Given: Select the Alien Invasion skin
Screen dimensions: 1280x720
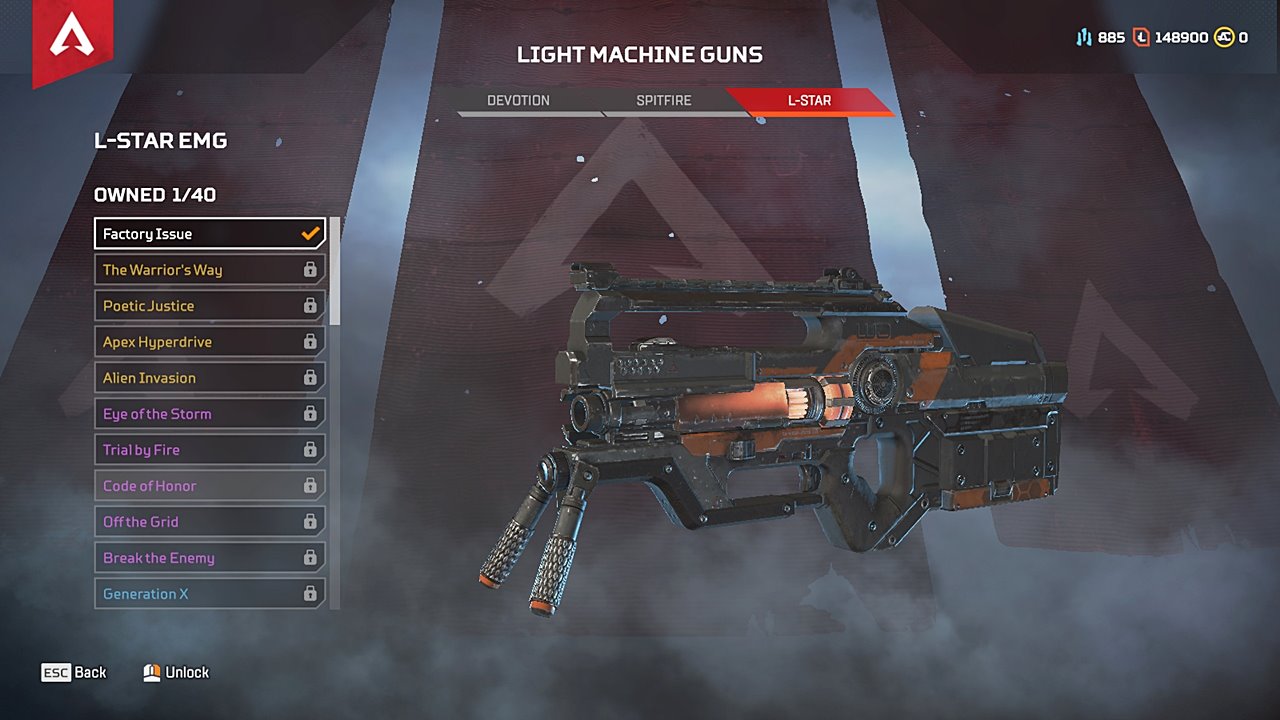Looking at the screenshot, I should tap(210, 378).
